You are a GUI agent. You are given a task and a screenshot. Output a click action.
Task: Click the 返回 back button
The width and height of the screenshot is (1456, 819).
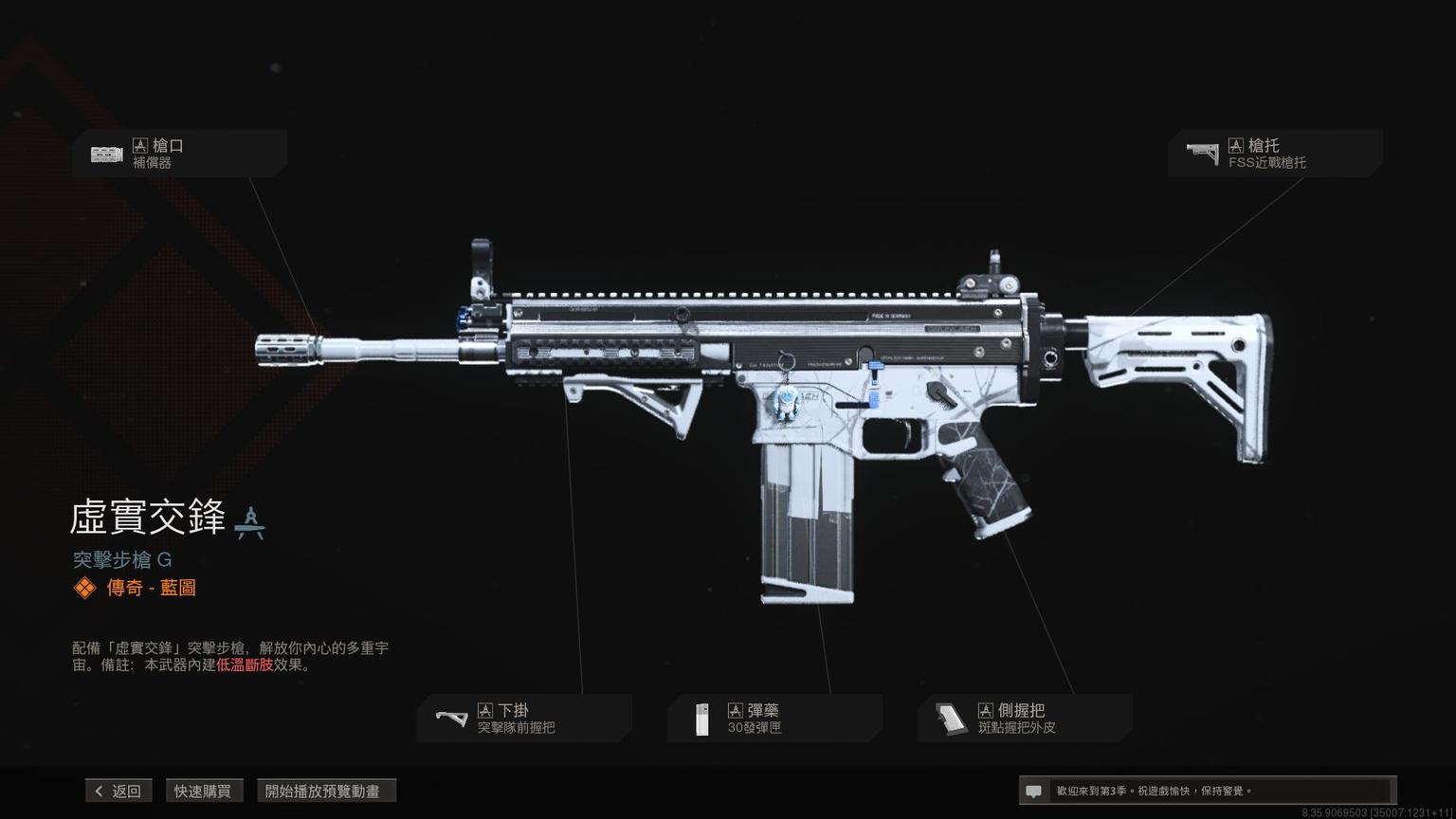coord(118,791)
